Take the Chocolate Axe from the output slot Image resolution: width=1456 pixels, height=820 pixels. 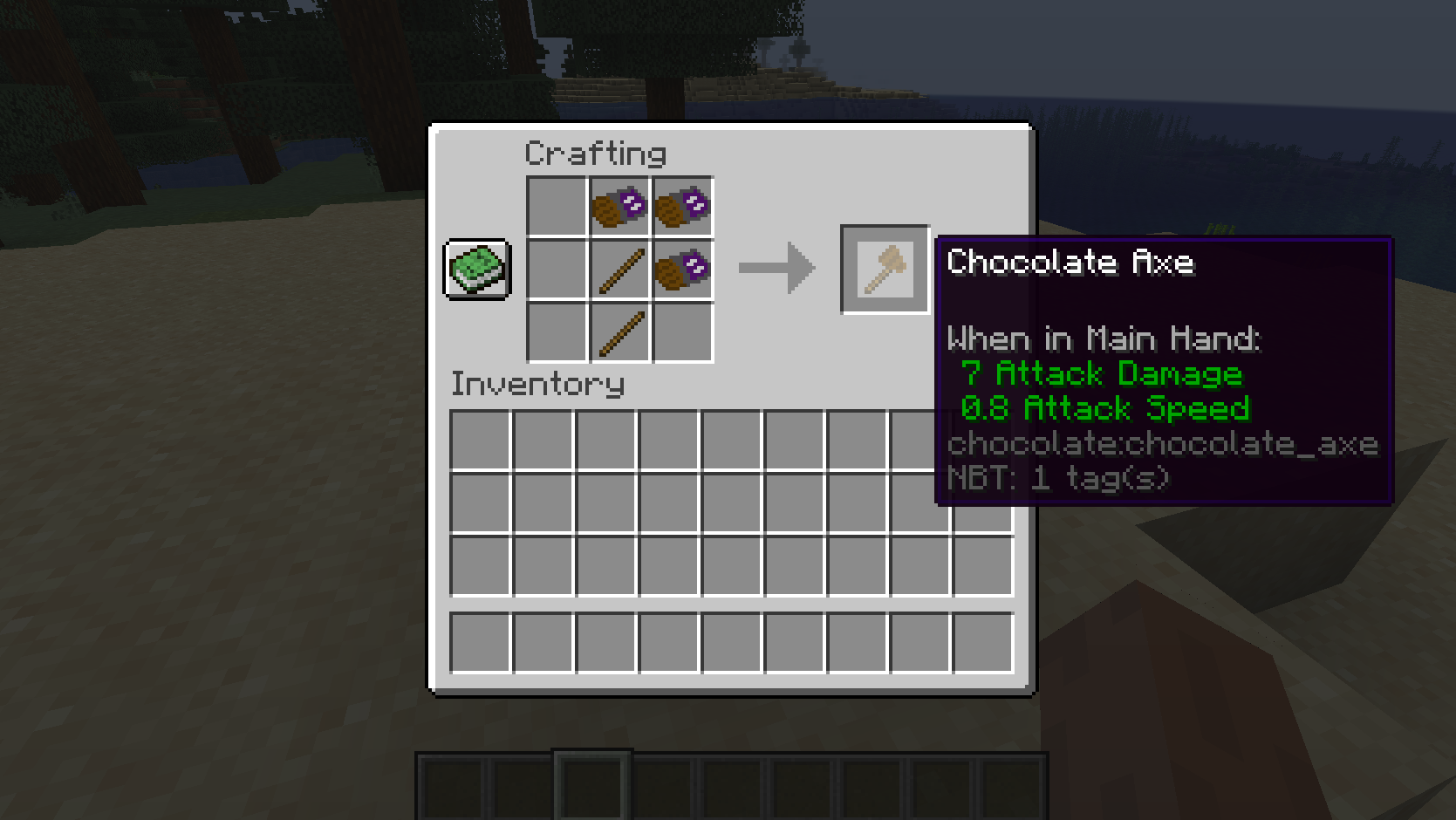885,270
